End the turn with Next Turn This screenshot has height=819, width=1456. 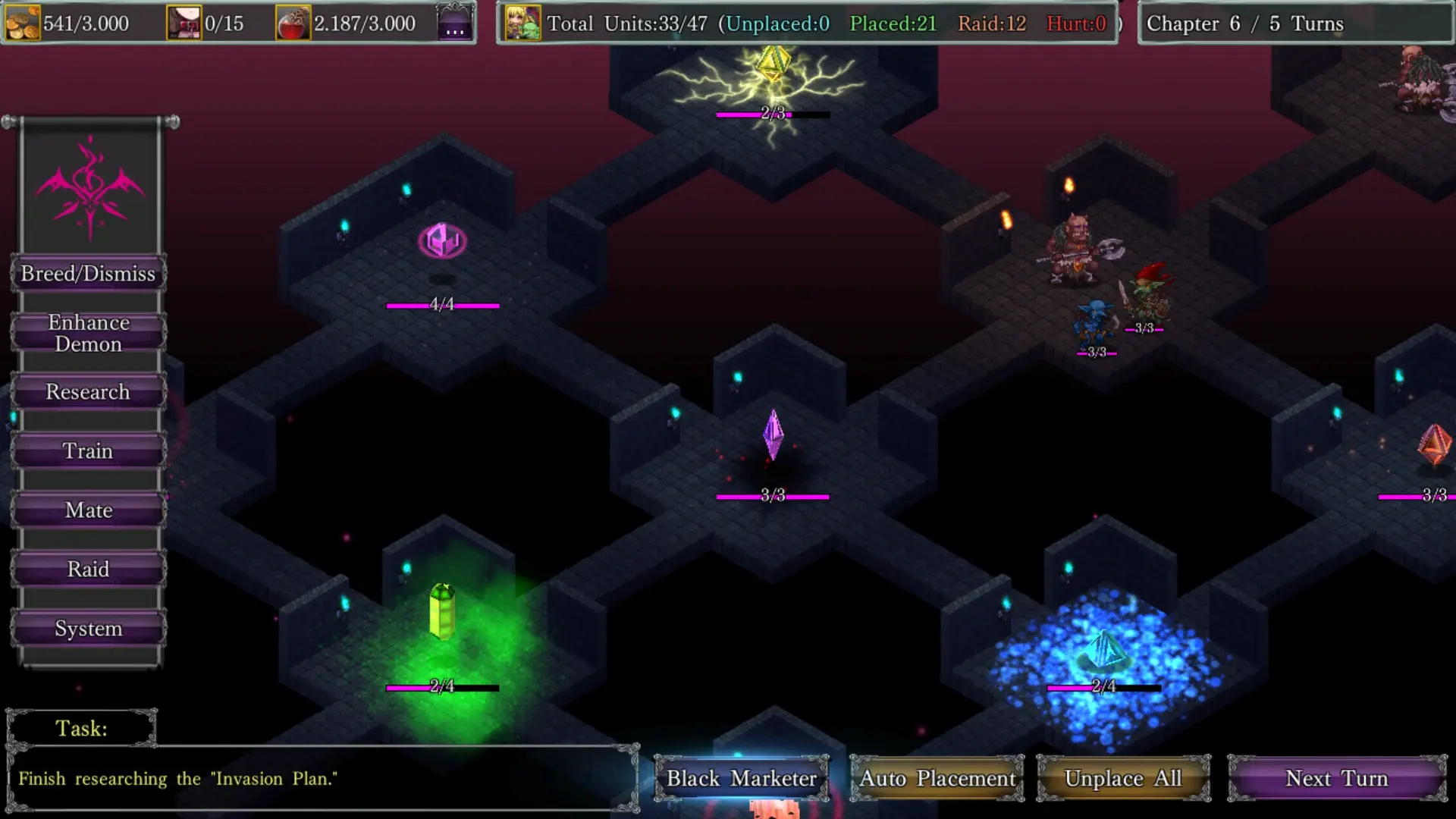click(1336, 778)
